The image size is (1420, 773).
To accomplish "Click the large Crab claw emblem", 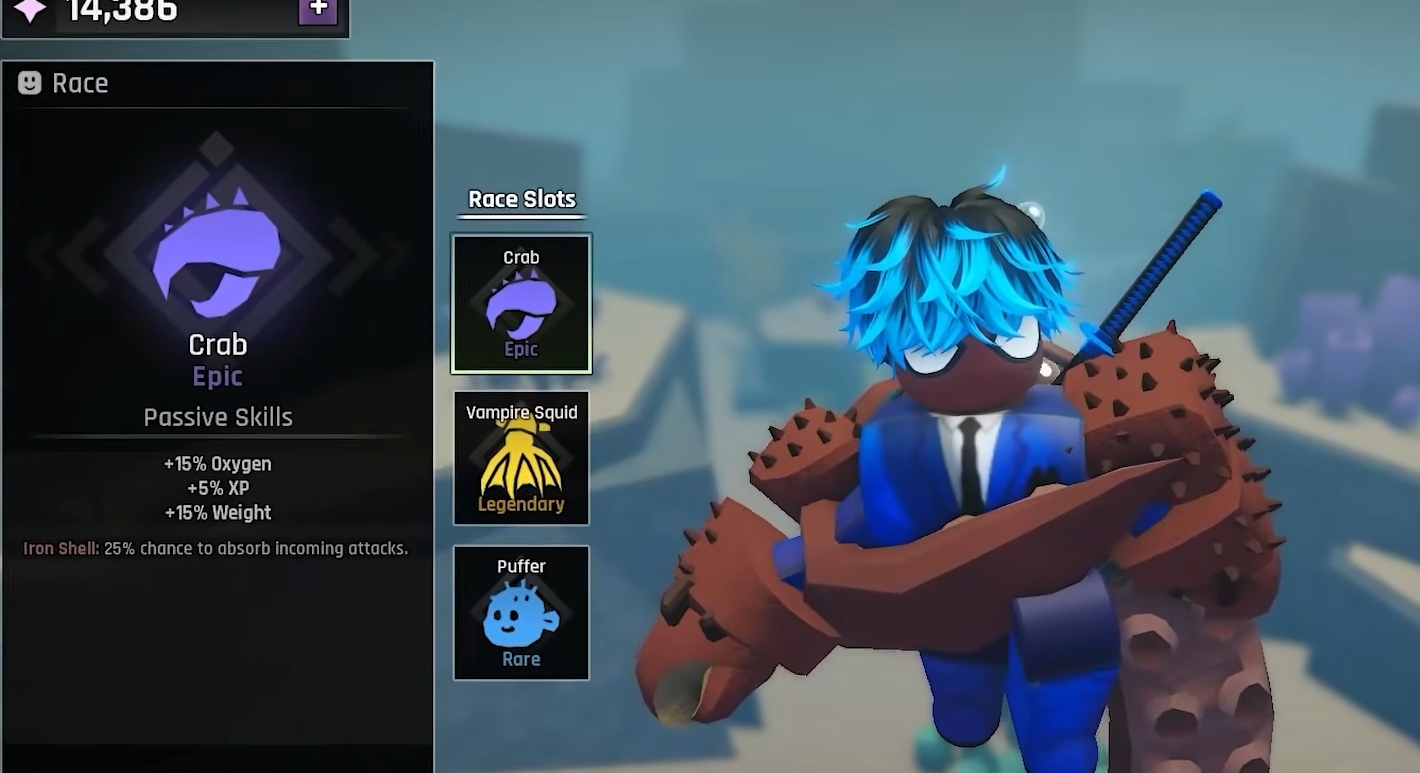I will (216, 250).
